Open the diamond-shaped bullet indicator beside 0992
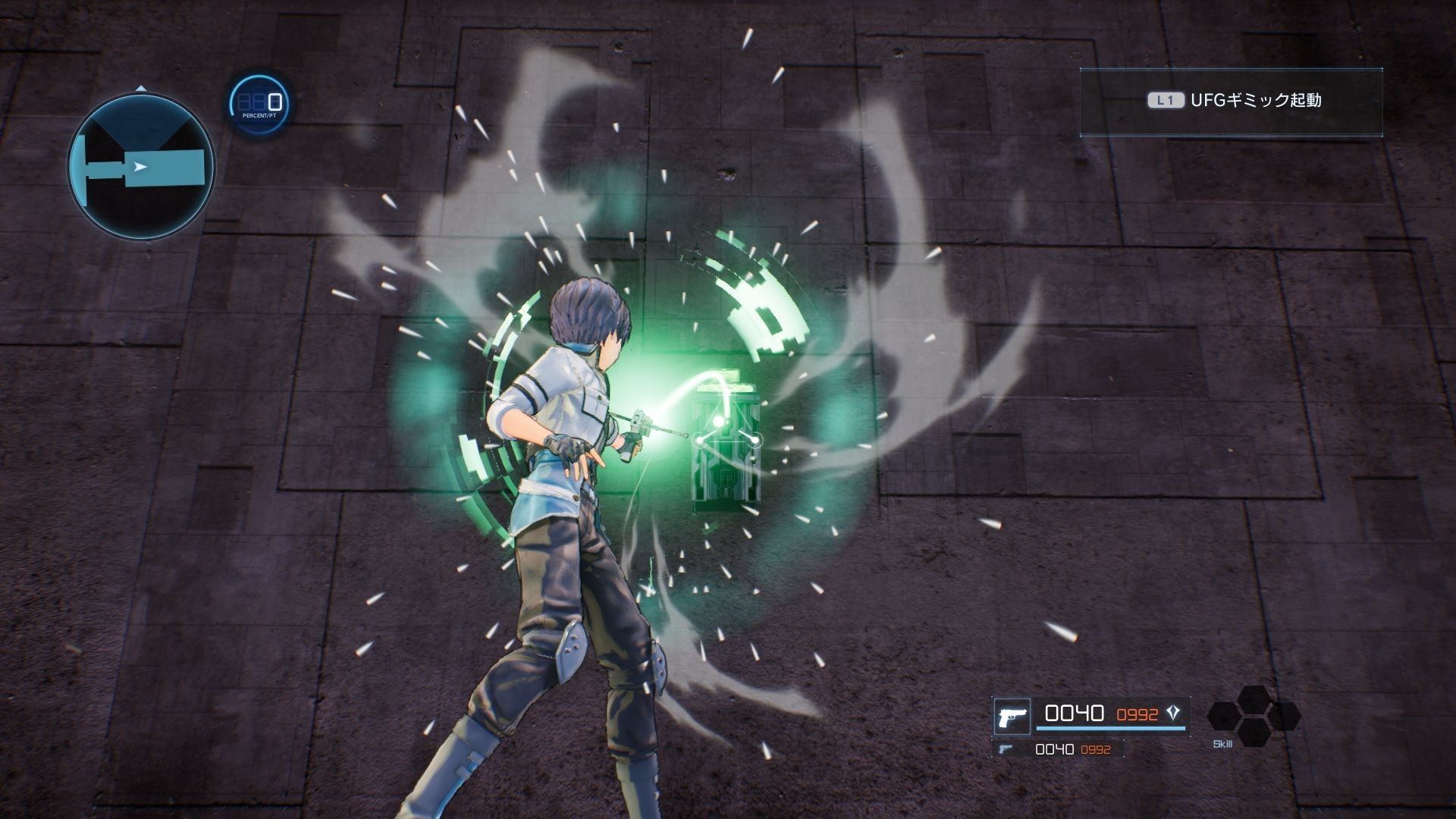 [1172, 714]
